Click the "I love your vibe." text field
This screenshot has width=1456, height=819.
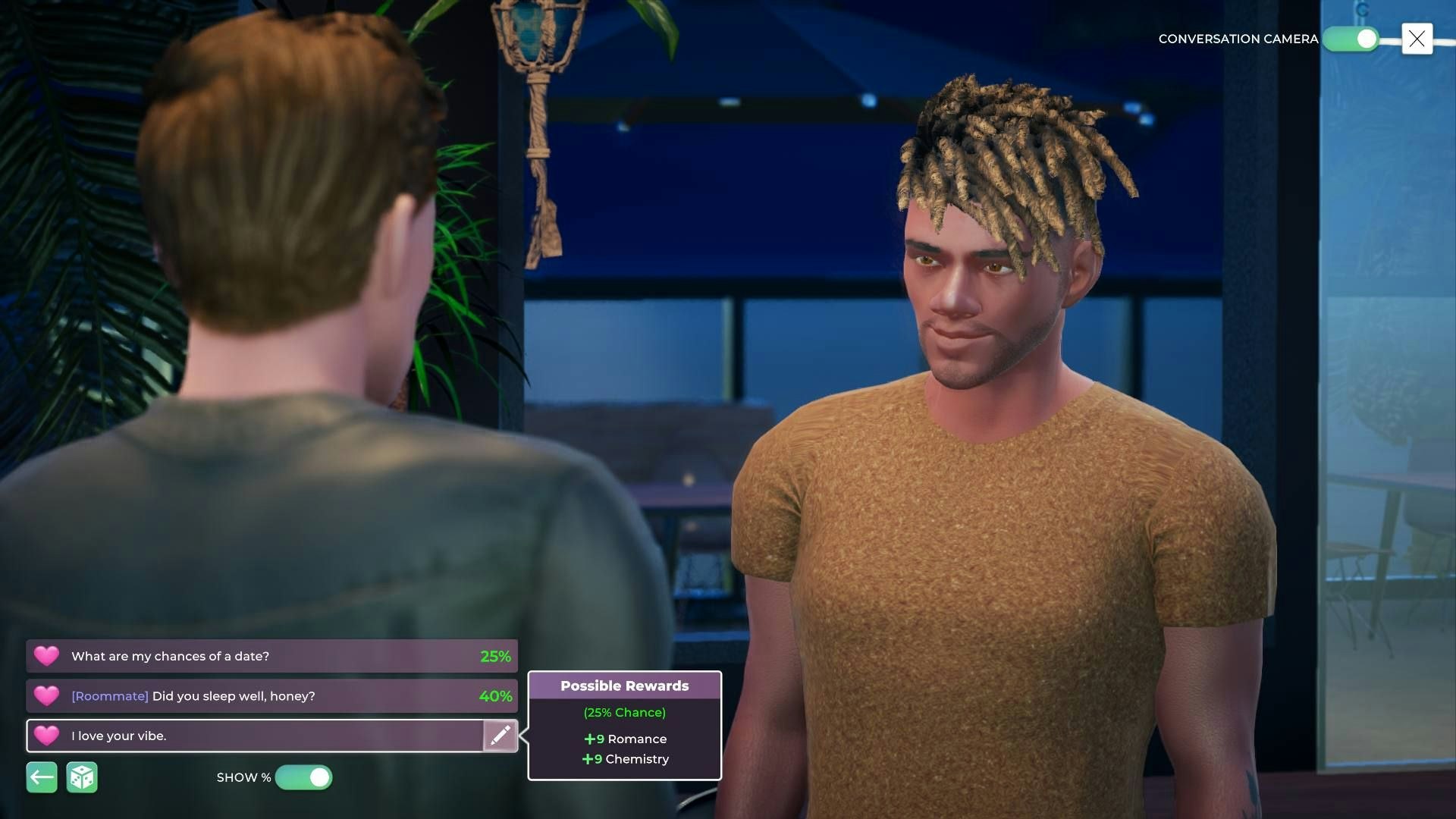click(227, 736)
